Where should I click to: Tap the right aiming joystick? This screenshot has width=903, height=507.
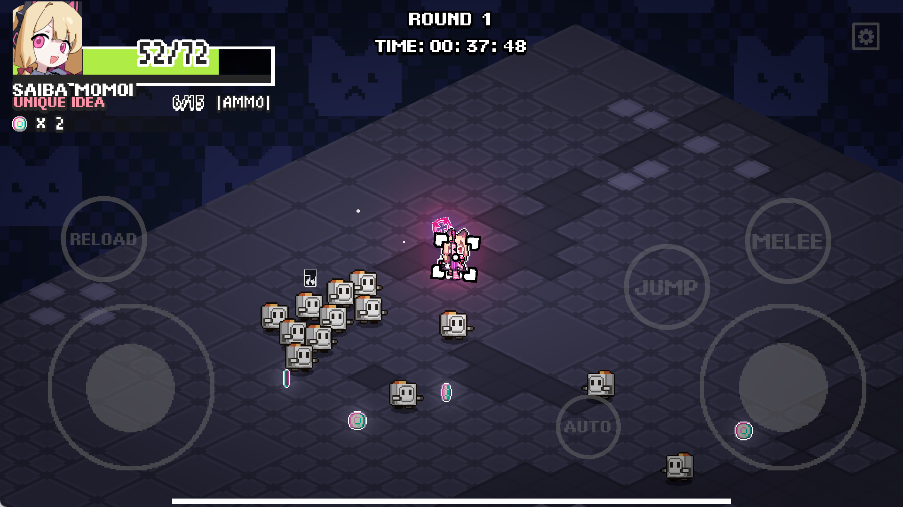[x=782, y=387]
